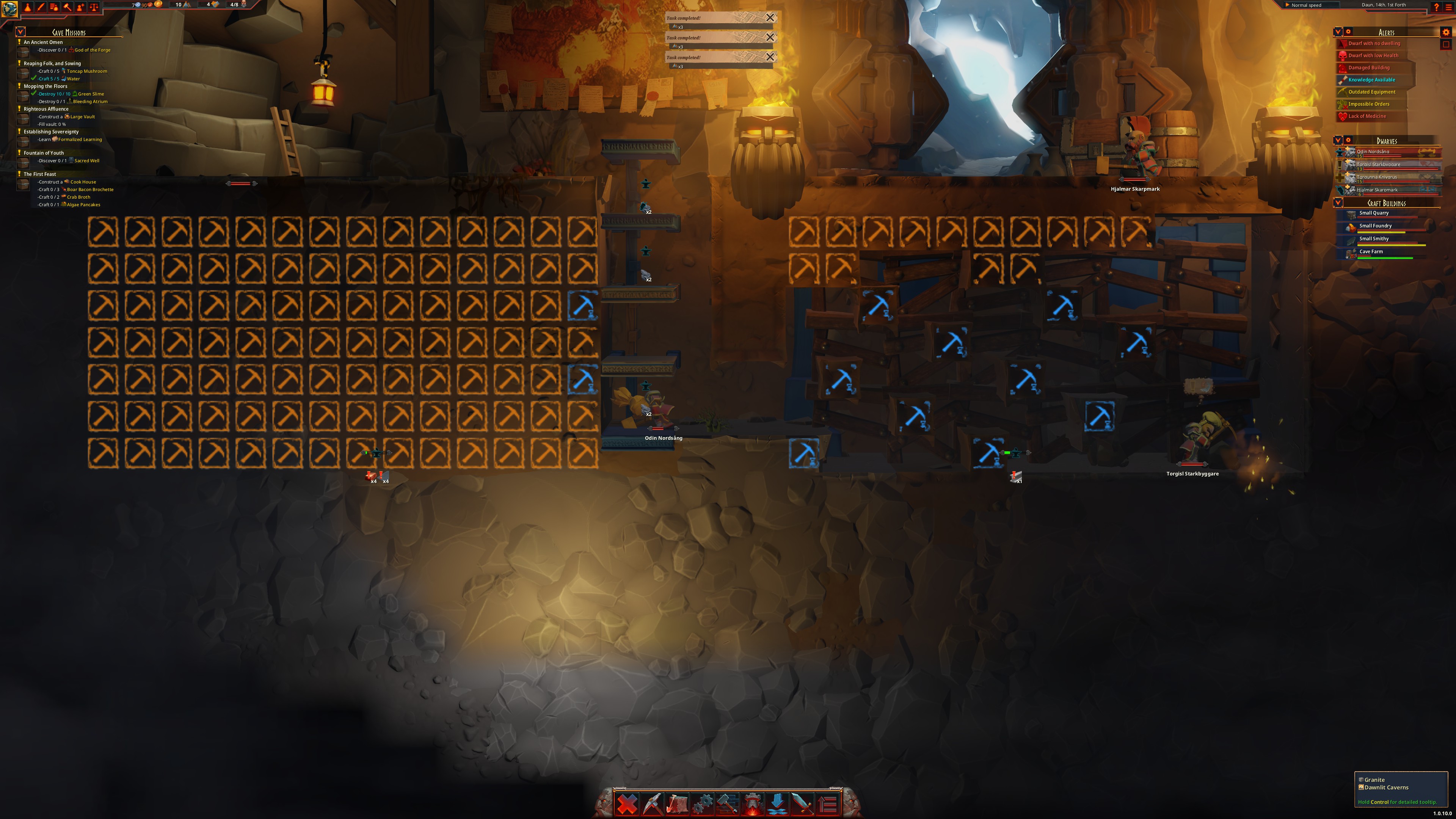
Task: Activate the sword combat tool
Action: click(802, 803)
